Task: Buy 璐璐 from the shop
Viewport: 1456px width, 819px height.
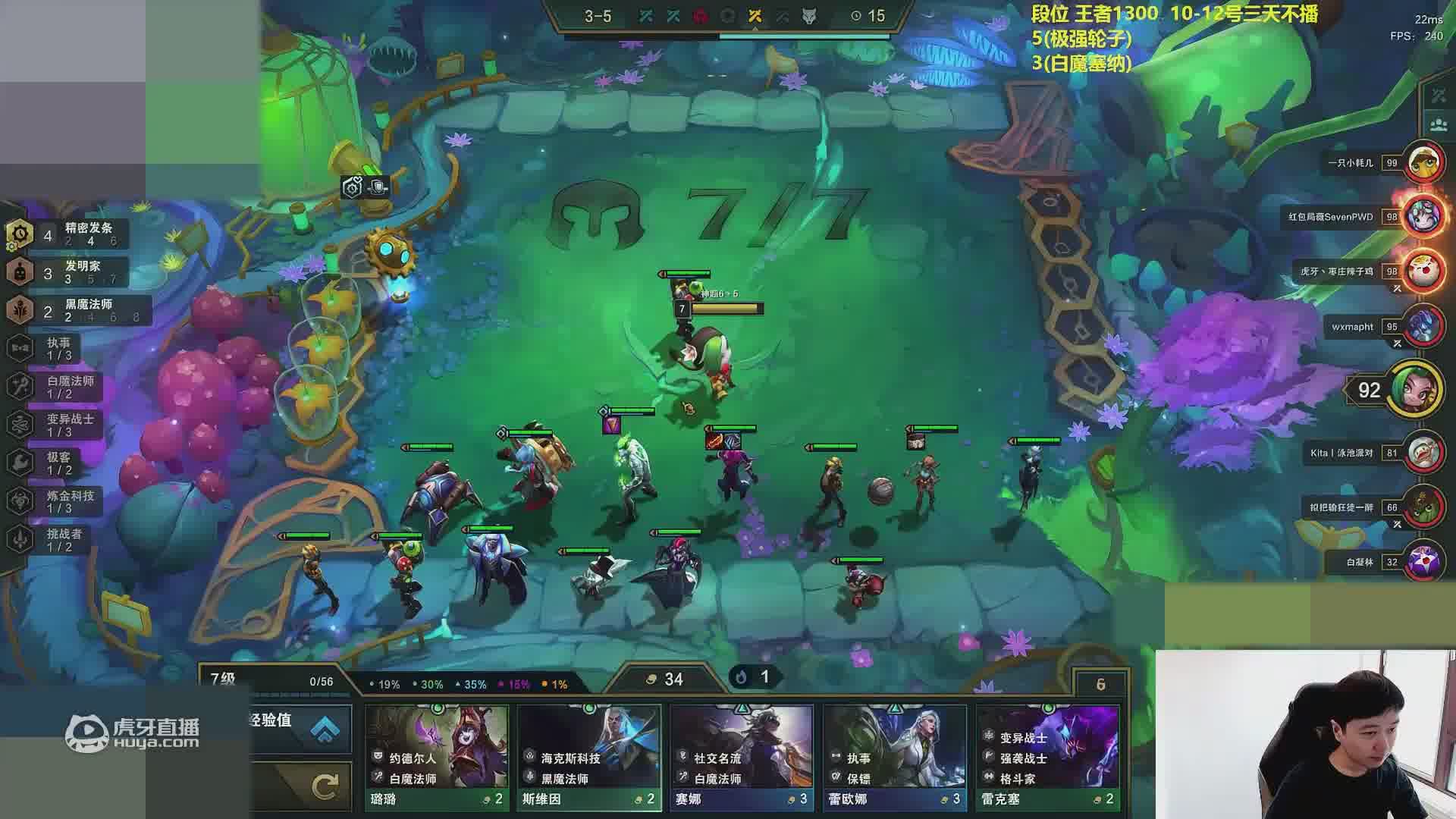Action: point(437,757)
